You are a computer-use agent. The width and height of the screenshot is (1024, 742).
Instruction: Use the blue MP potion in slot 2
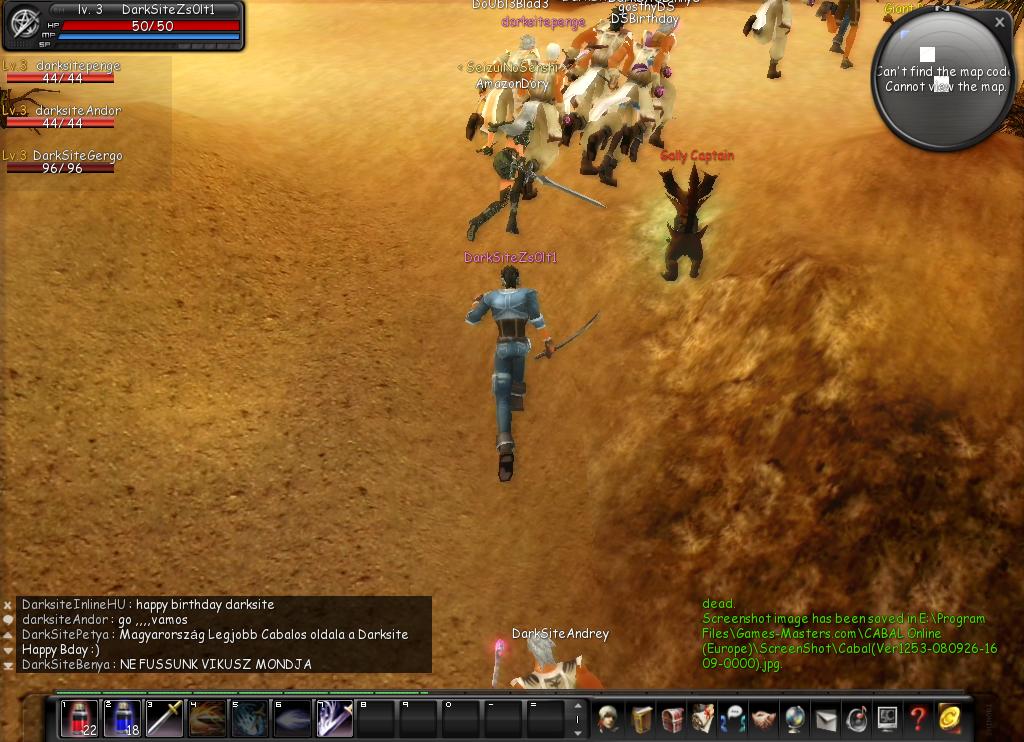[122, 719]
